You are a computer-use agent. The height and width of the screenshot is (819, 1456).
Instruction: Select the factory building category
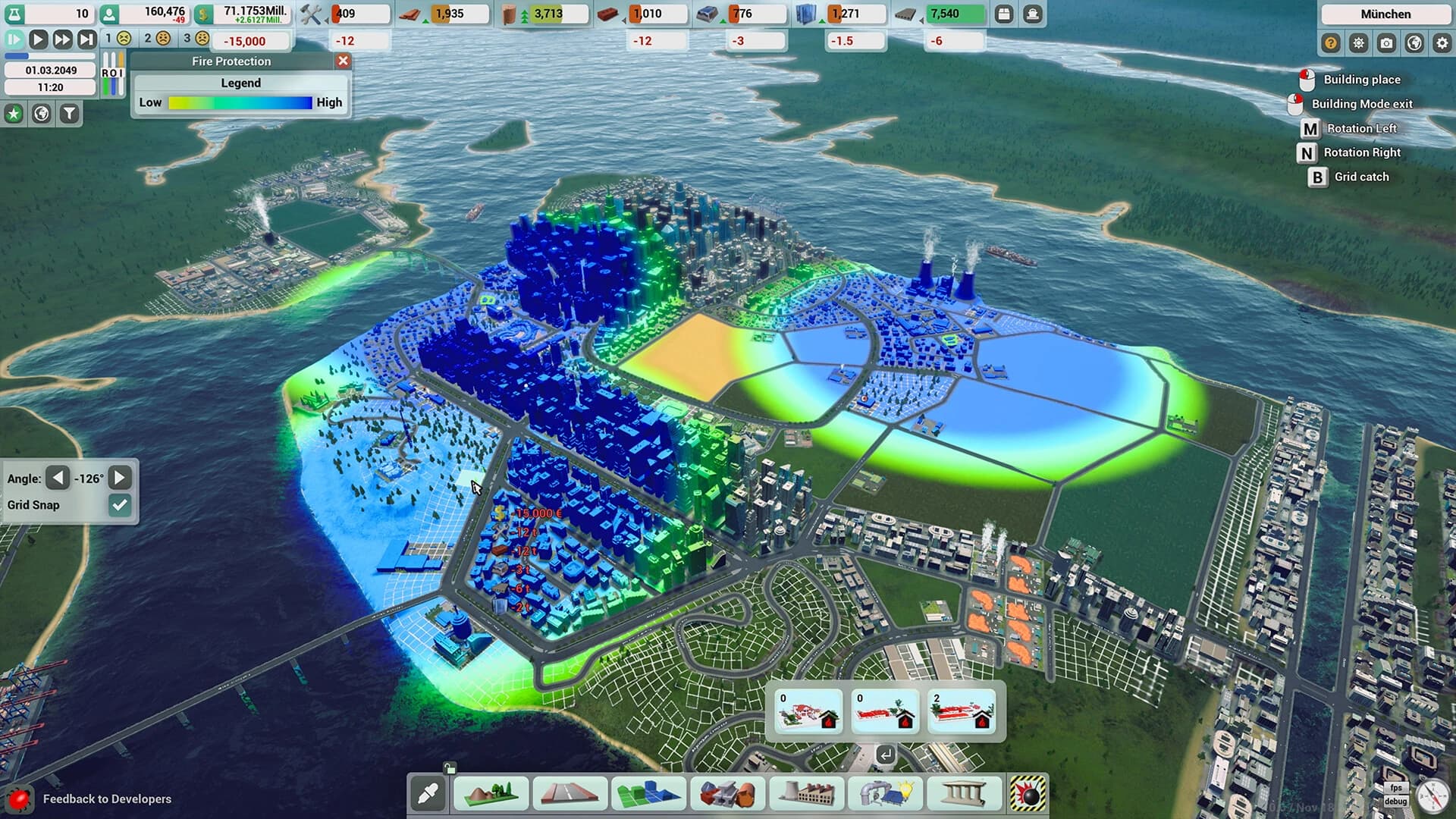806,794
